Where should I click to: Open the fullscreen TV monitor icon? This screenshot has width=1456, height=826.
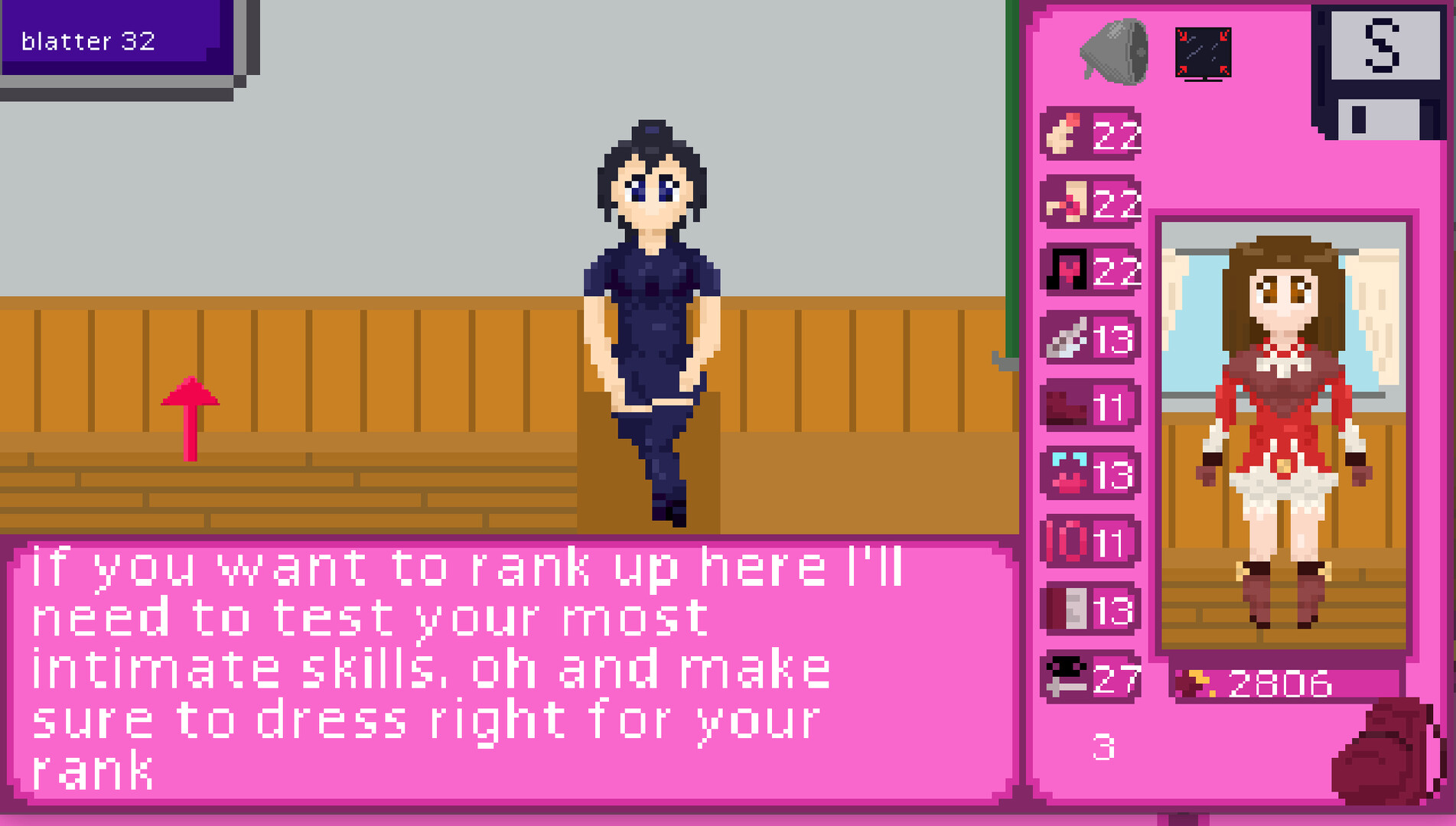[1203, 50]
